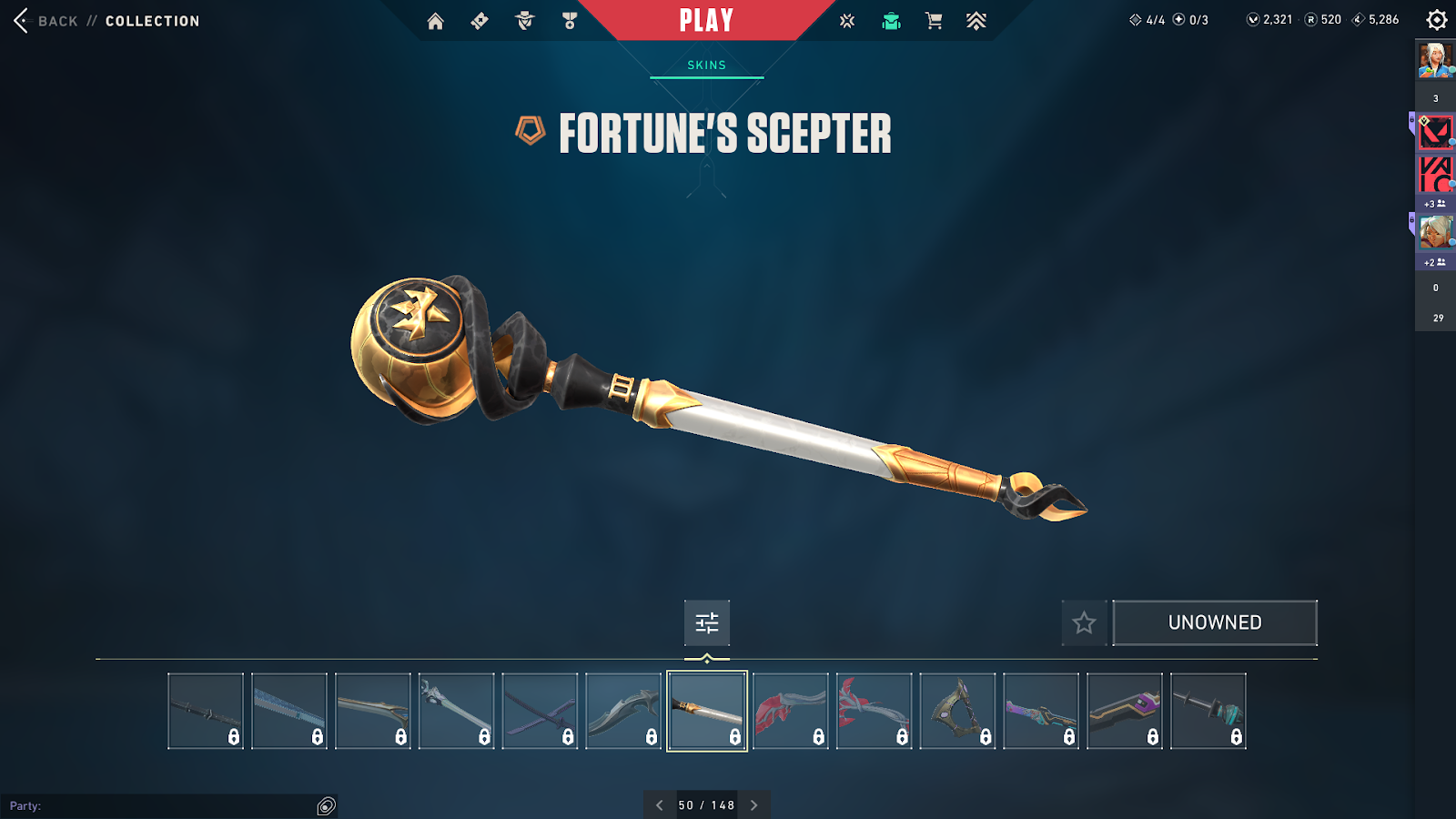Select the dark crossed swords skin thumbnail
Viewport: 1456px width, 819px height.
(x=540, y=711)
